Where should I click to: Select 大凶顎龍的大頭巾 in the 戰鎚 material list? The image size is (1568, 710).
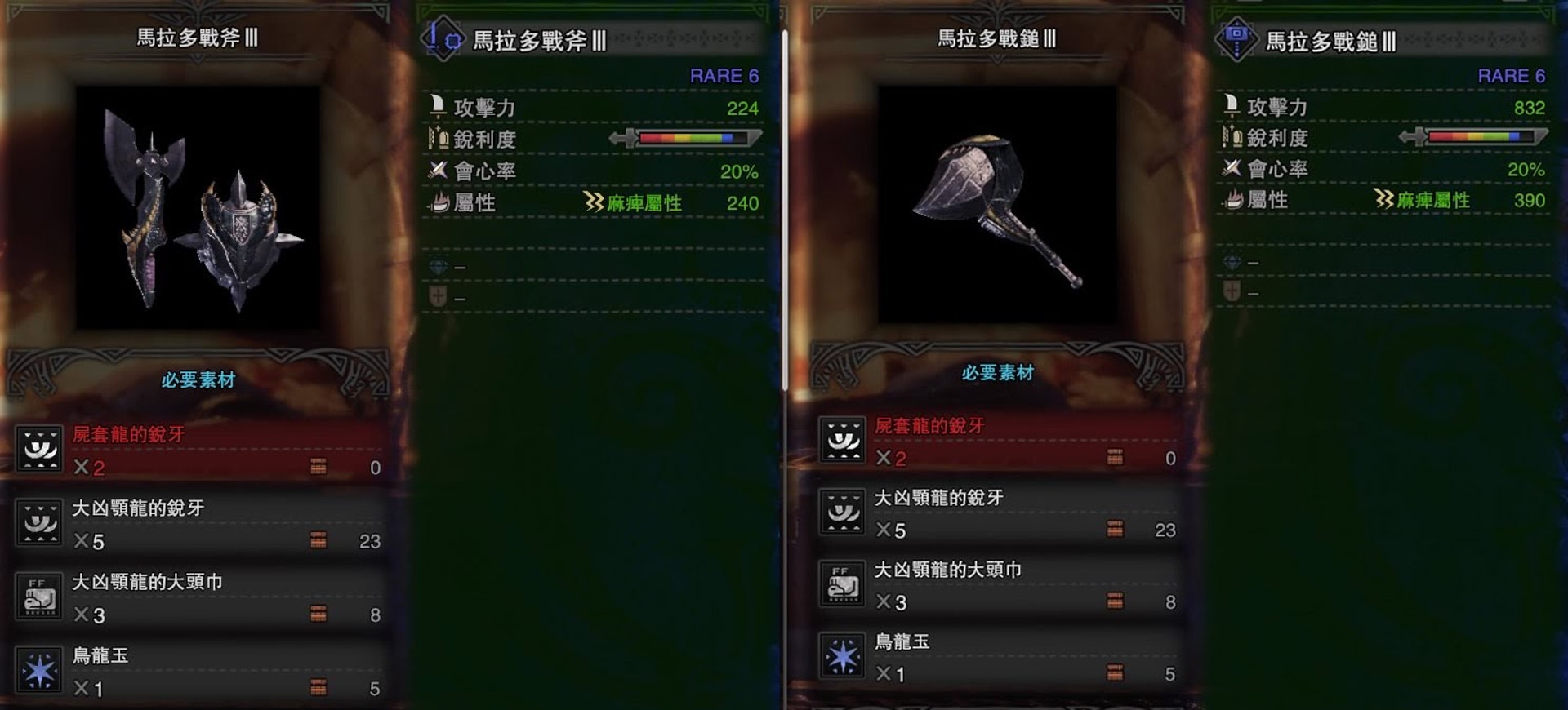[1000, 585]
